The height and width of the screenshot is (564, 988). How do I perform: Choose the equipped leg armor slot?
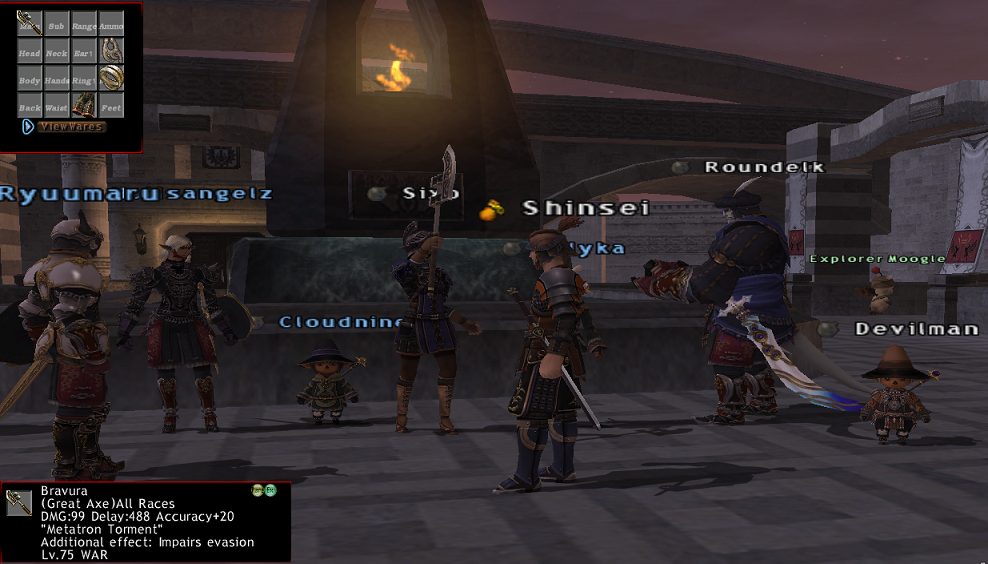click(x=84, y=104)
